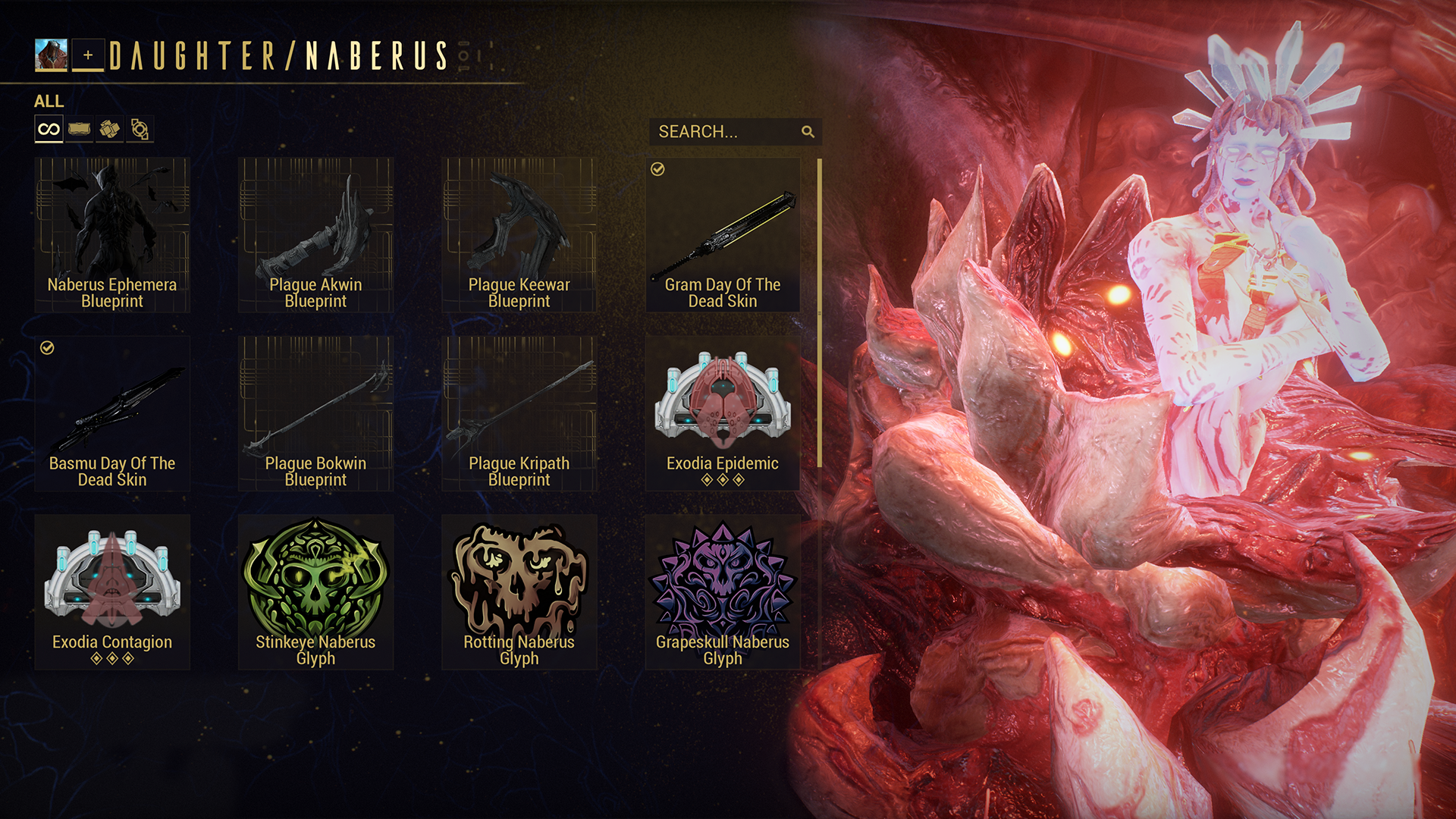Select the Rotting Naberus Glyph

(519, 592)
